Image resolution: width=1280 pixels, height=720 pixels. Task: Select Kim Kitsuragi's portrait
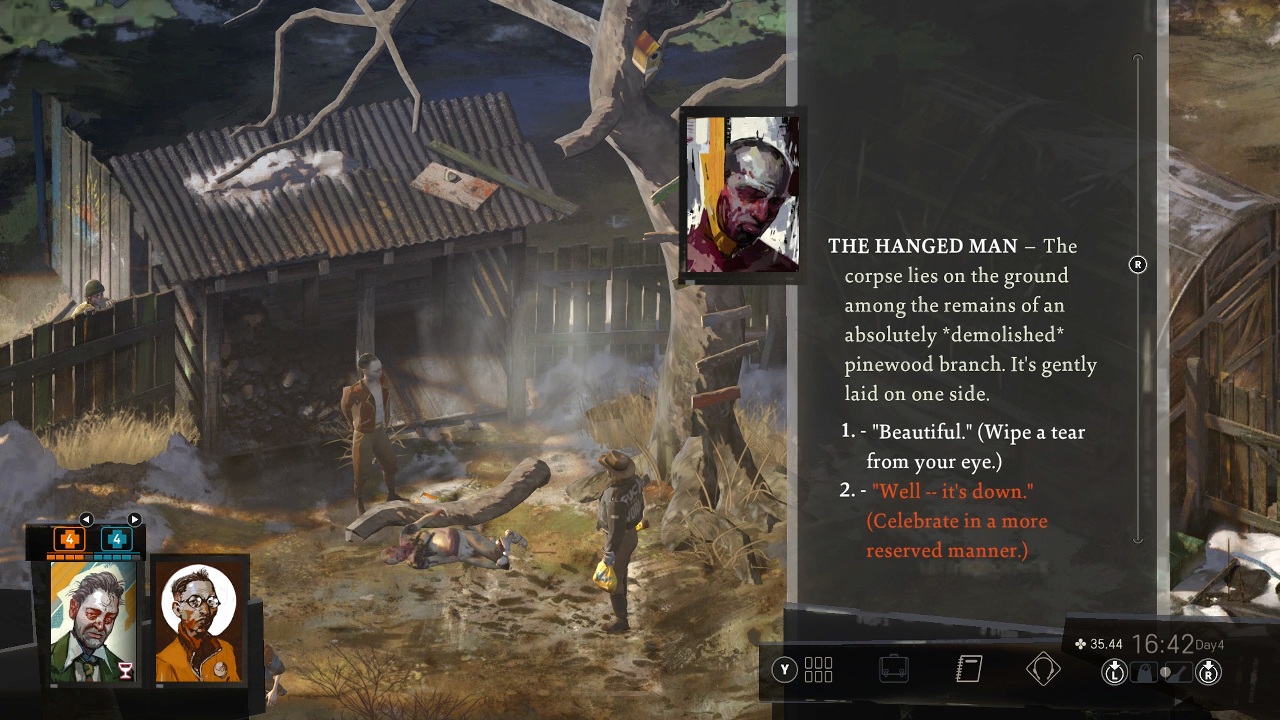pyautogui.click(x=197, y=622)
